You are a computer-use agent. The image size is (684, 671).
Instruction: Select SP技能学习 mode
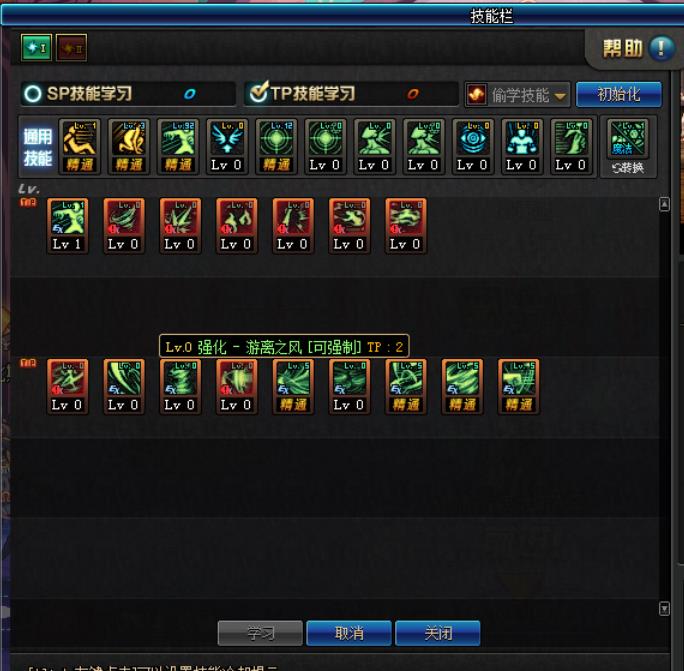point(34,94)
